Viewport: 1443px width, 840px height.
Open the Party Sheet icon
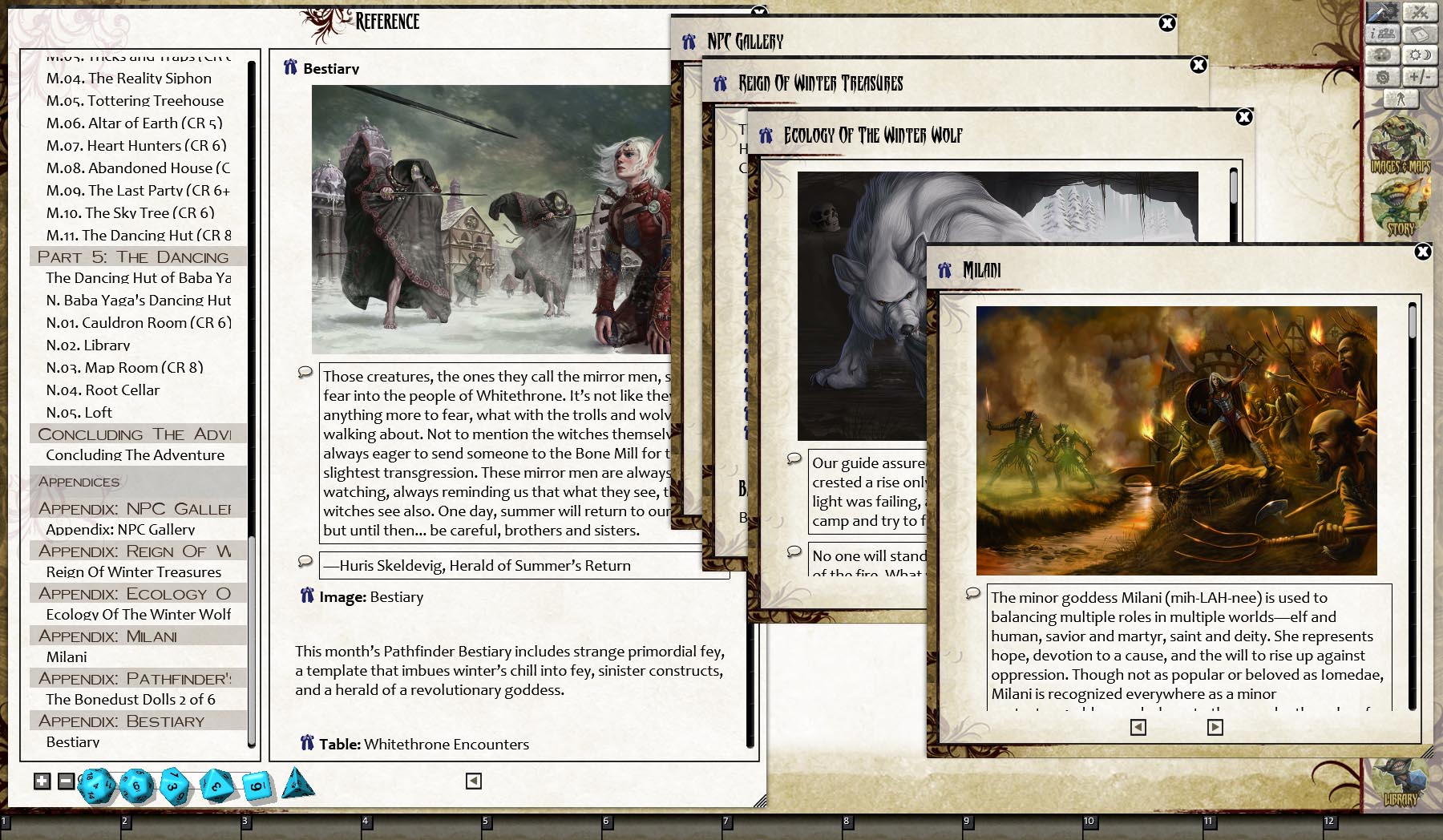pyautogui.click(x=1383, y=34)
